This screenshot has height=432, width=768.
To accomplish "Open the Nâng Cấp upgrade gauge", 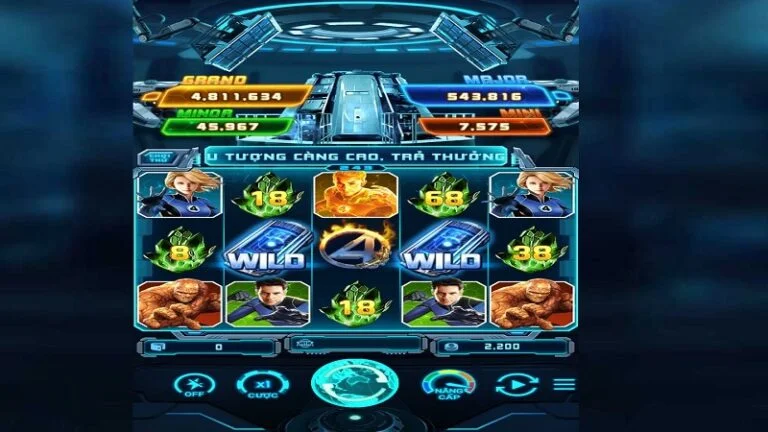I will pyautogui.click(x=449, y=385).
